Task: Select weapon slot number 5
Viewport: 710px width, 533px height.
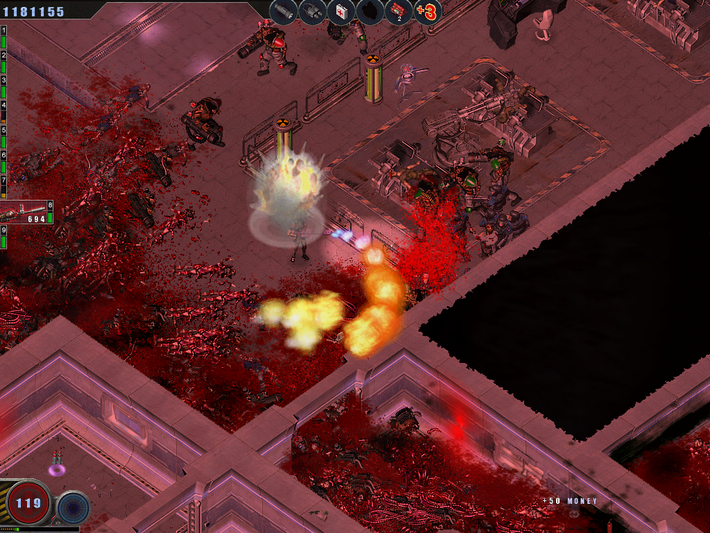Action: tap(4, 130)
